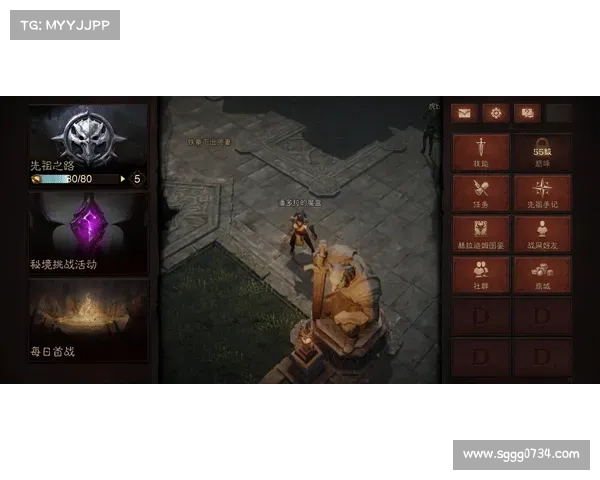
Task: Click the arrow beside the 80/80 progress
Action: [122, 179]
